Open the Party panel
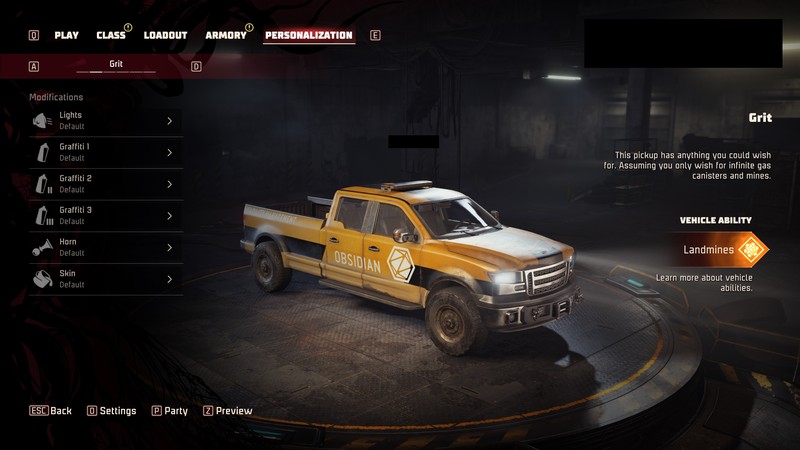 tap(170, 411)
